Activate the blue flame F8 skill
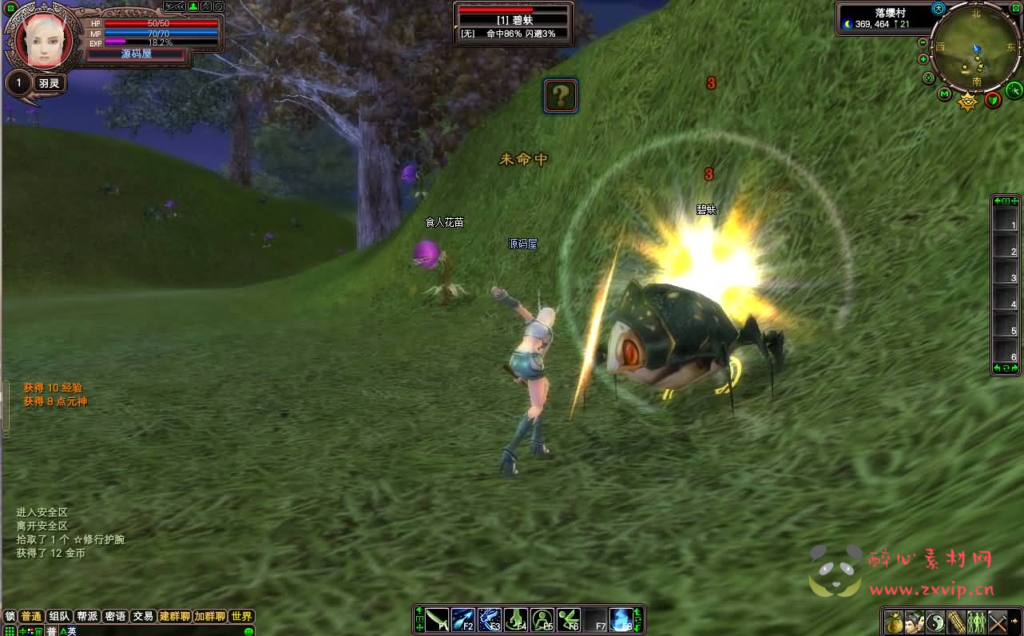1024x636 pixels. 622,620
